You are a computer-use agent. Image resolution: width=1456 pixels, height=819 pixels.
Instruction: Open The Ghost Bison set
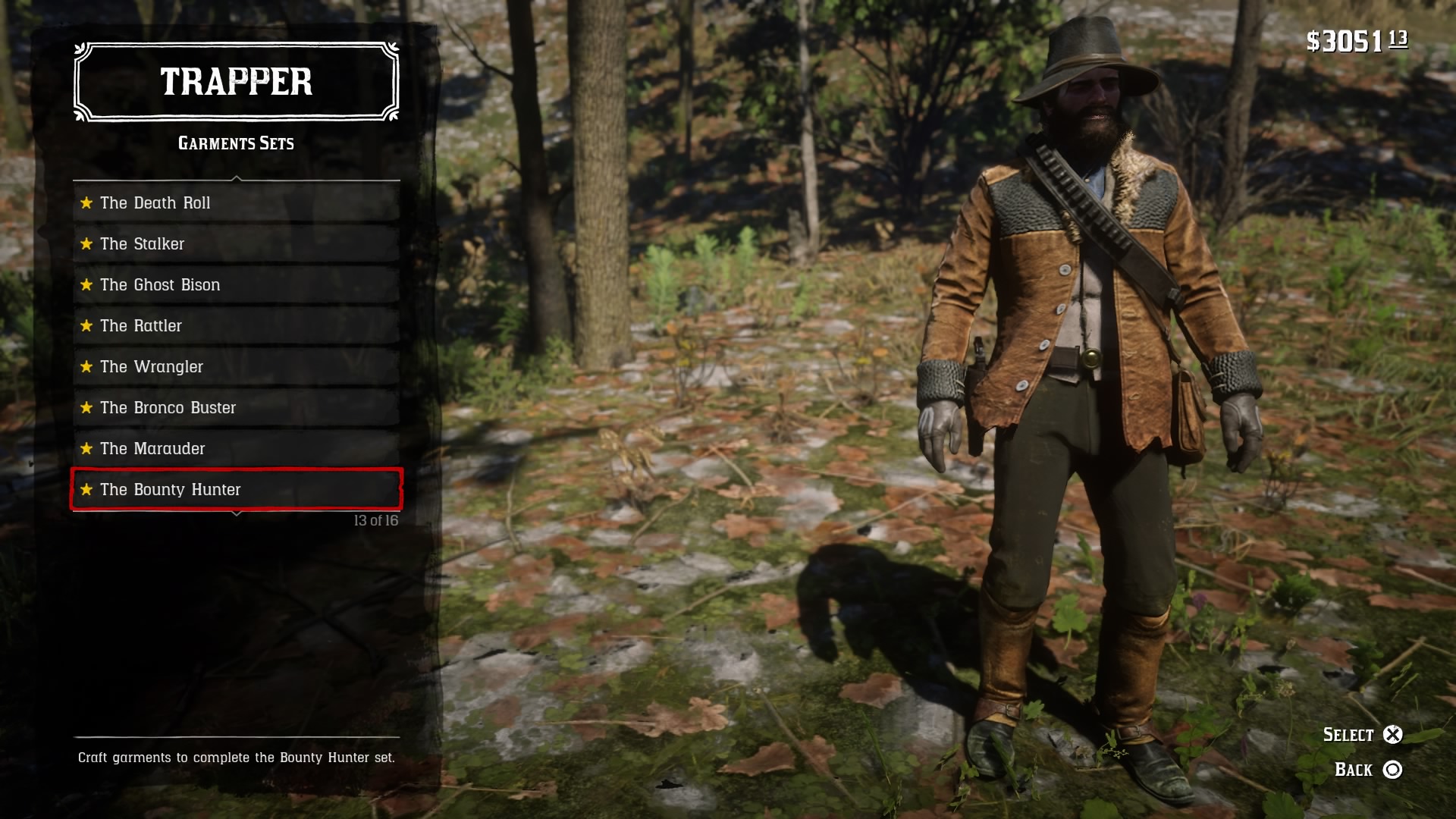tap(236, 285)
